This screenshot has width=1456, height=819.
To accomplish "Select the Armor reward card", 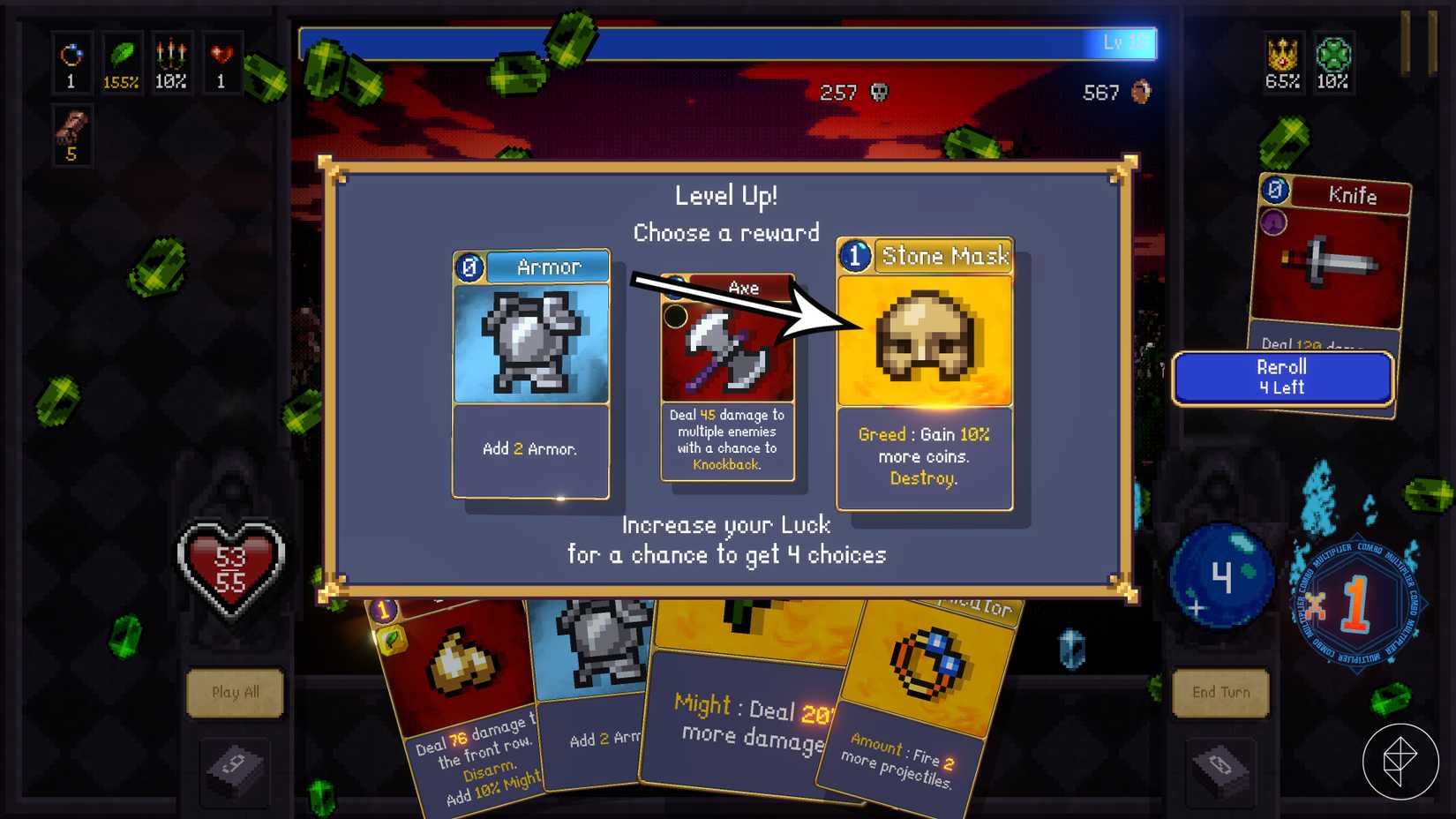I will click(529, 371).
